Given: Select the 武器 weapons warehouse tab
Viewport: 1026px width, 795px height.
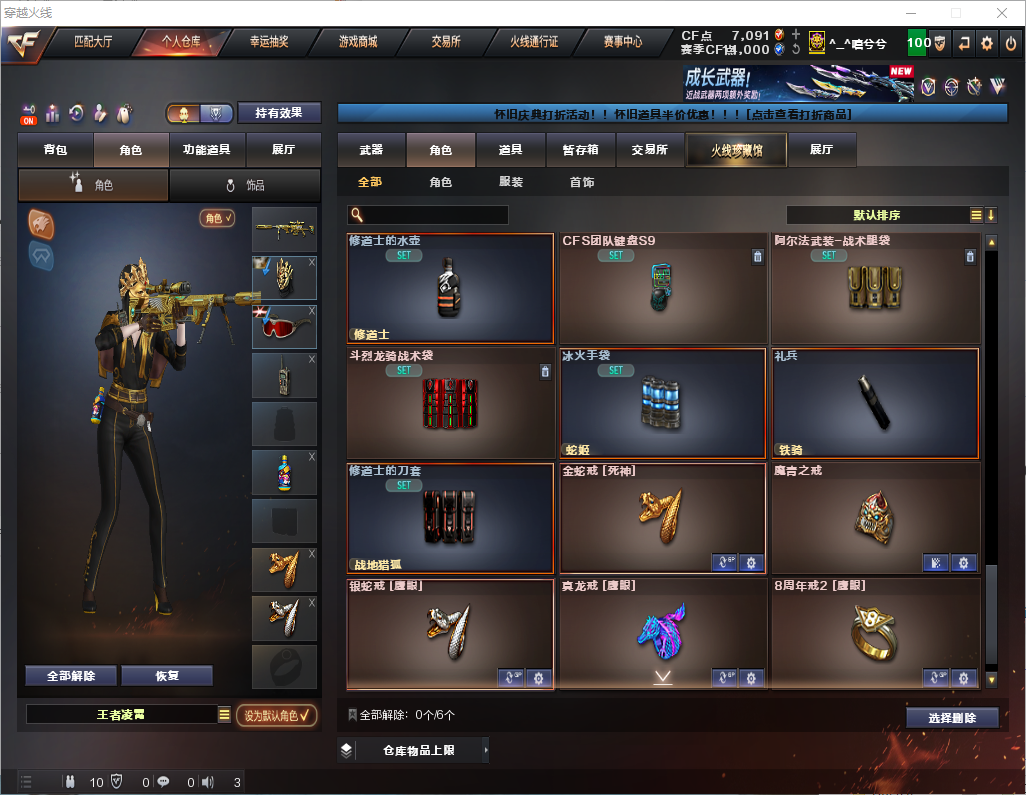Looking at the screenshot, I should pos(371,150).
